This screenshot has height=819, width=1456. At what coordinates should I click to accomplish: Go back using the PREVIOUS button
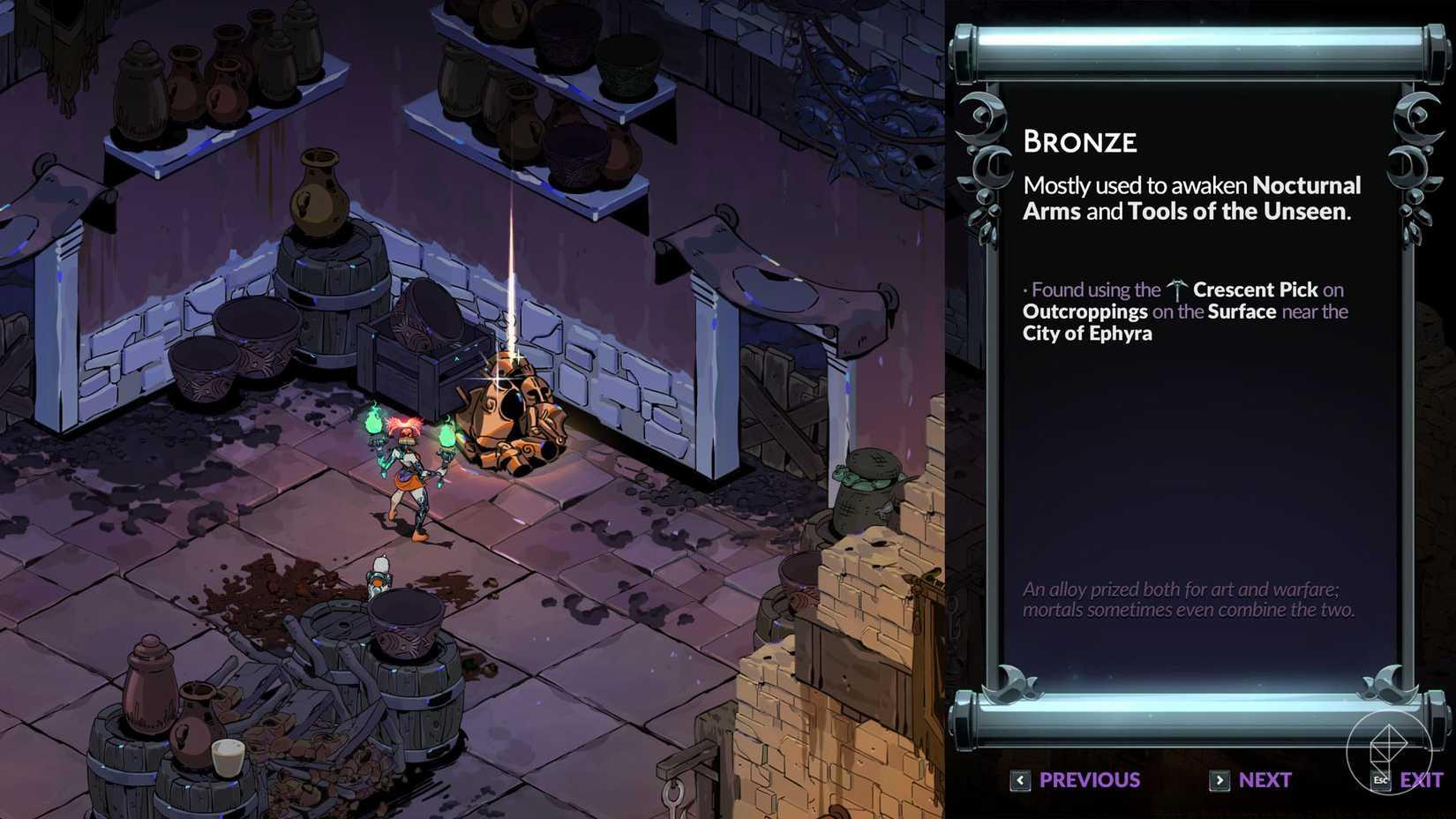coord(1087,780)
